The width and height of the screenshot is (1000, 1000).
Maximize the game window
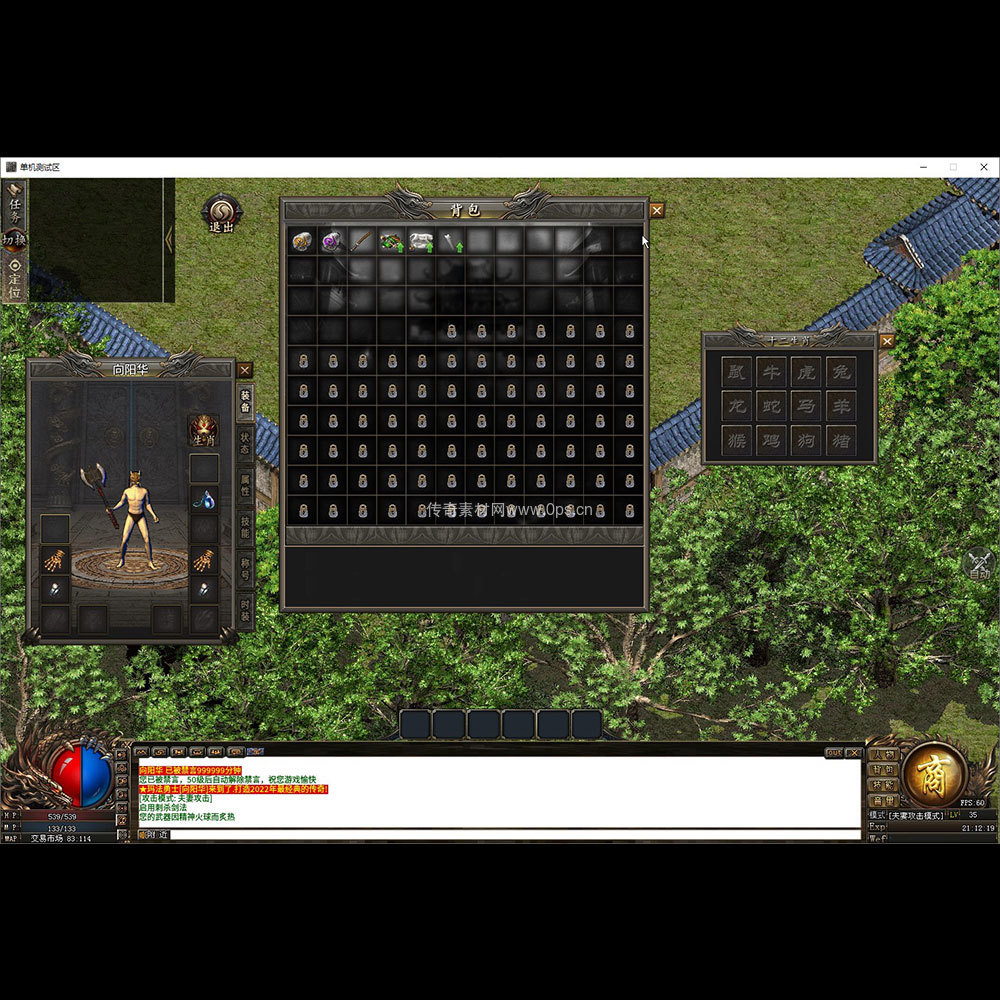coord(953,167)
